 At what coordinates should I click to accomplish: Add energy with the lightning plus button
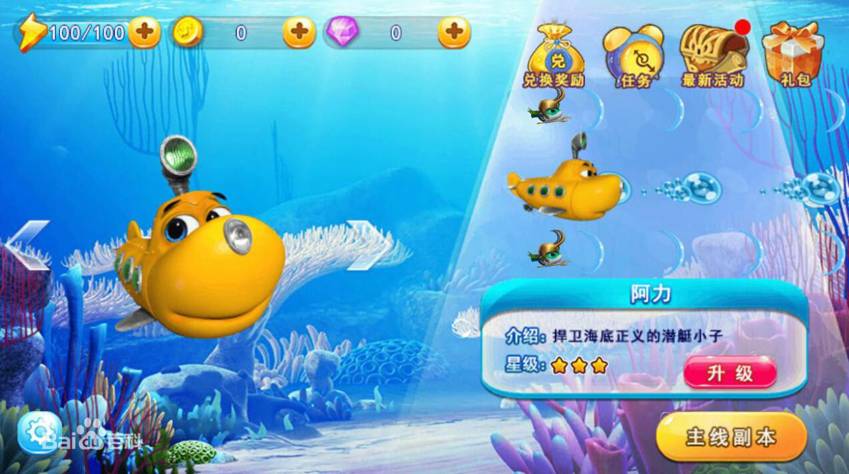144,33
